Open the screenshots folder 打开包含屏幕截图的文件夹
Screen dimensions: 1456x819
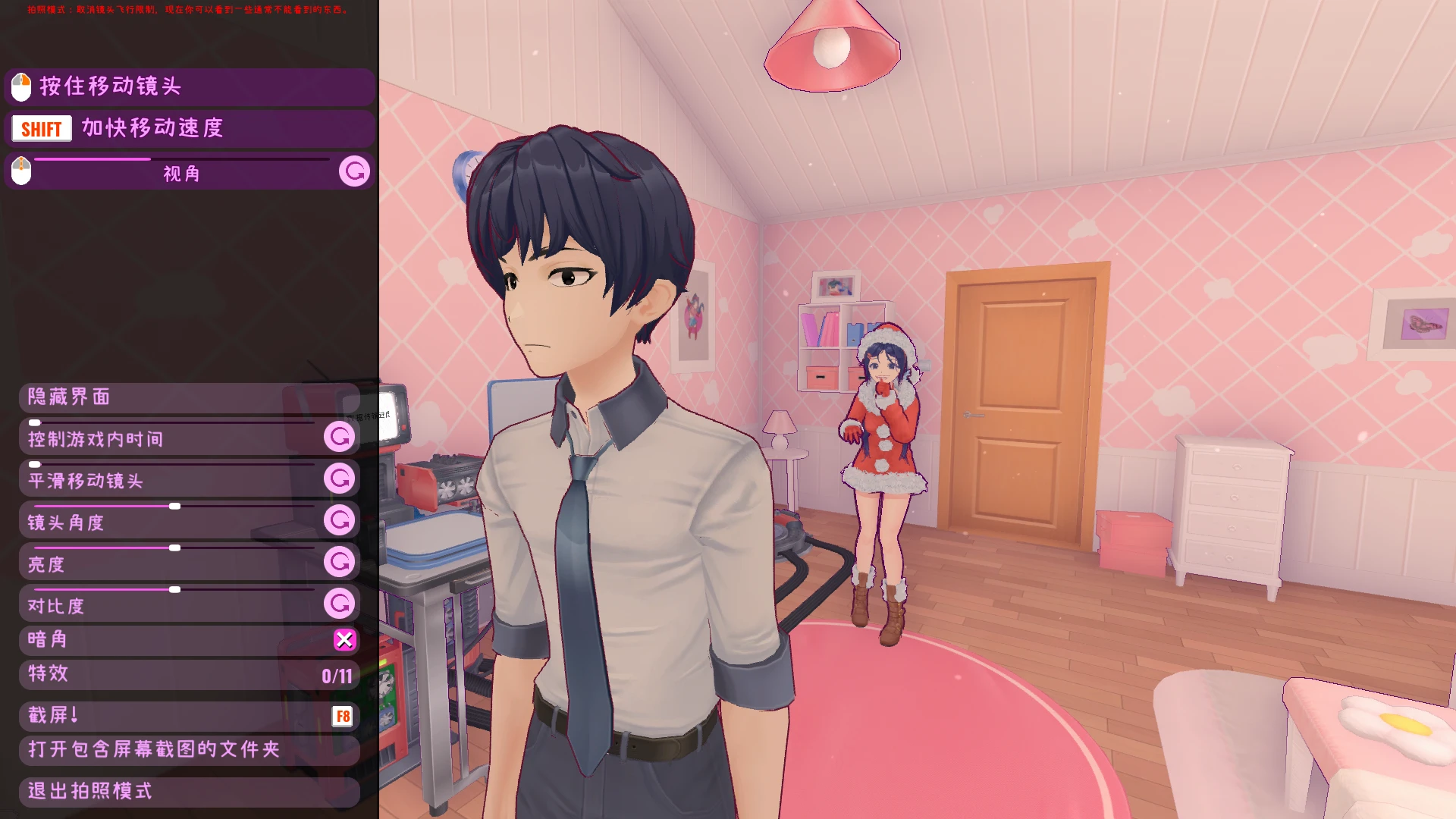click(x=189, y=749)
